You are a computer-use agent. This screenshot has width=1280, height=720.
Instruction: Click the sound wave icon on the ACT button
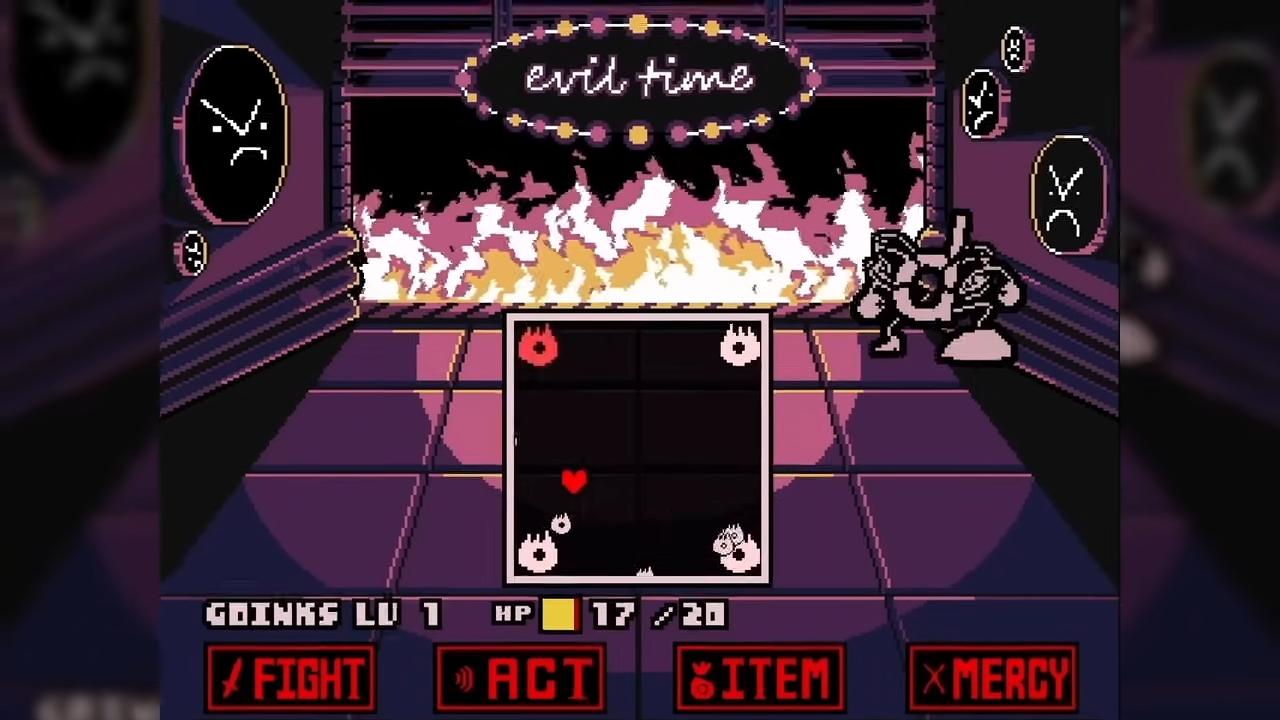tap(463, 678)
